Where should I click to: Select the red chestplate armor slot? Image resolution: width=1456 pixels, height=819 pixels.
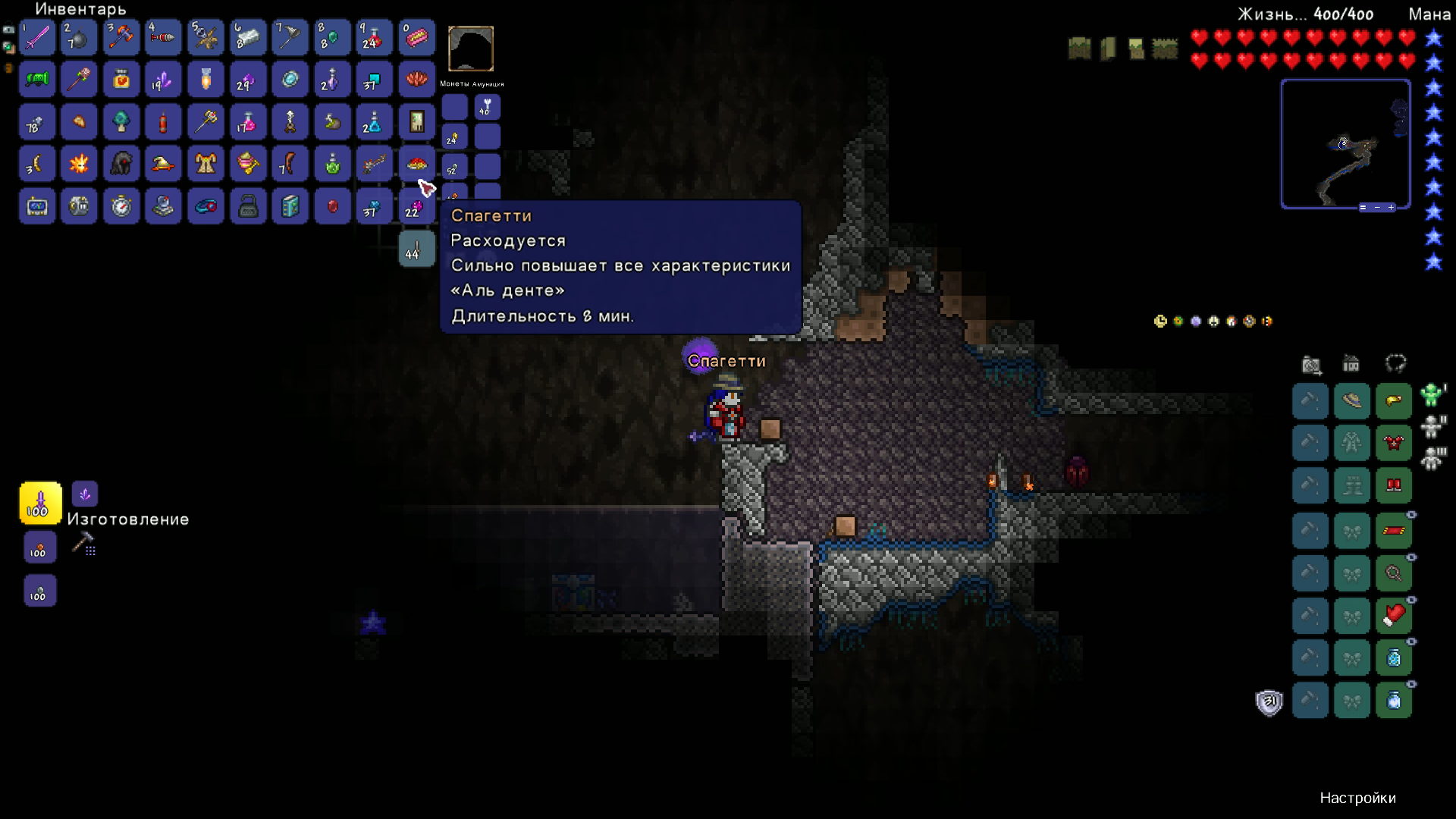(1394, 443)
